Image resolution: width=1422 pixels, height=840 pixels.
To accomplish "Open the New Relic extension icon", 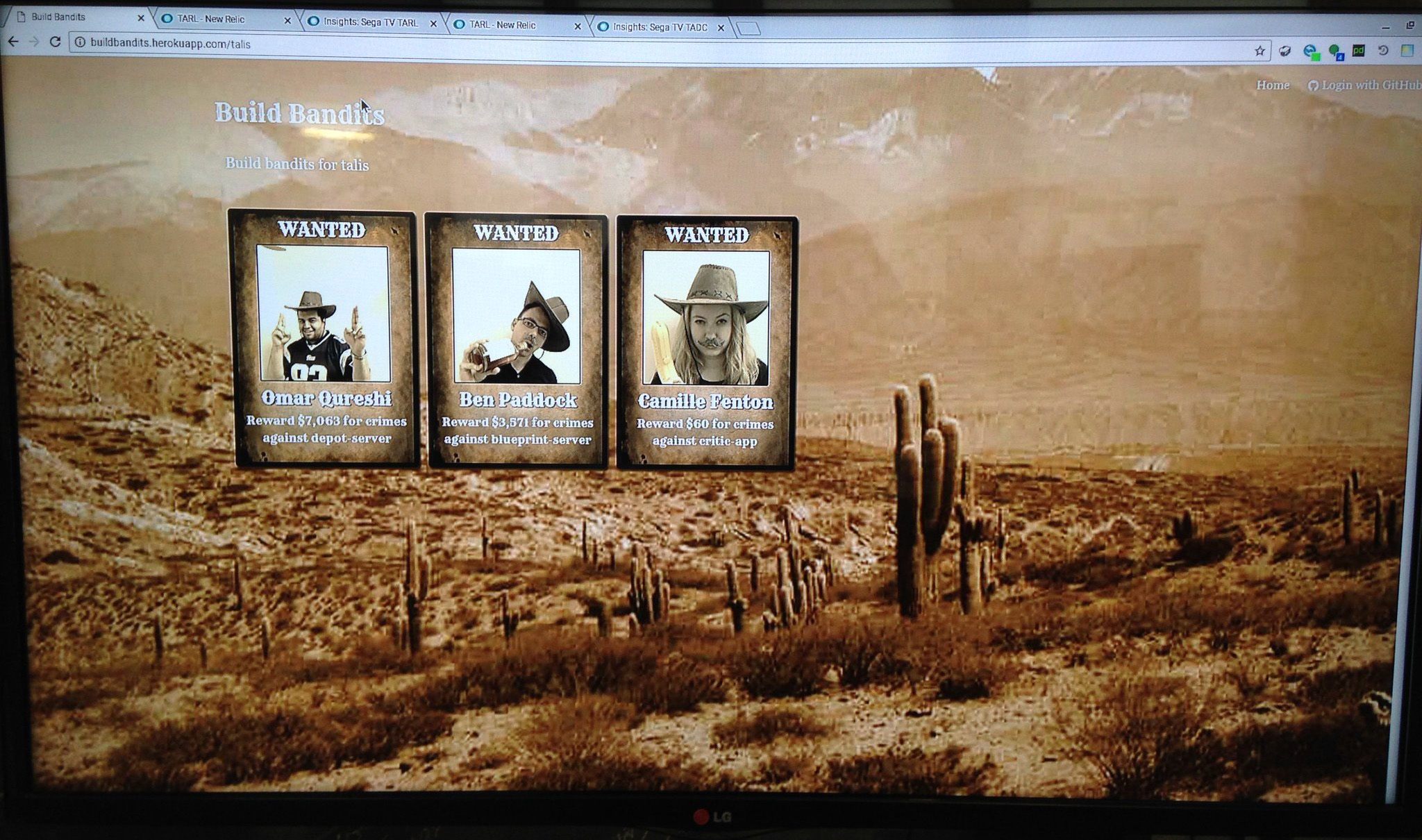I will pos(1310,51).
